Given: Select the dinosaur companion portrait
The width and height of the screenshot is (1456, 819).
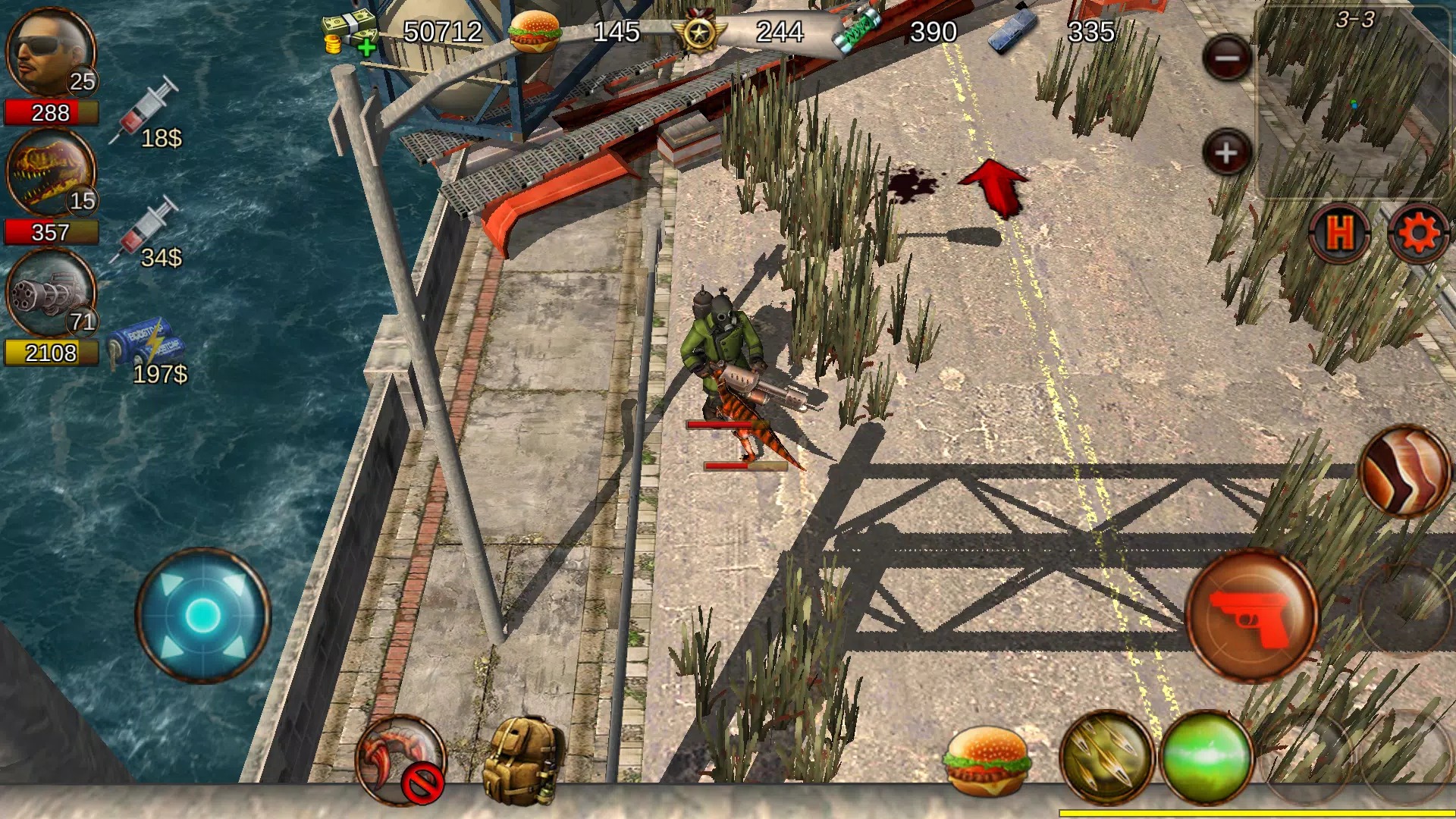Looking at the screenshot, I should click(50, 173).
